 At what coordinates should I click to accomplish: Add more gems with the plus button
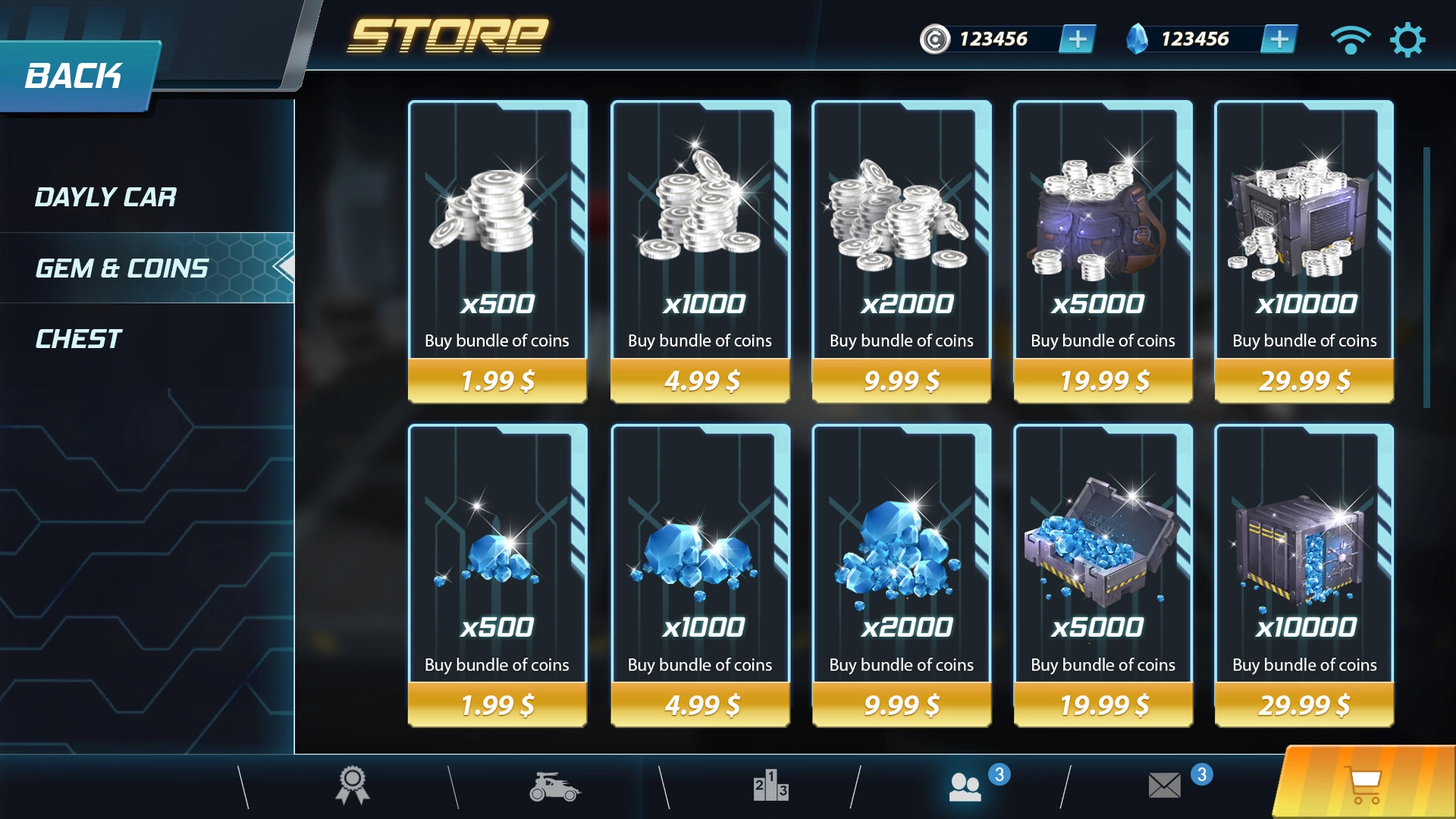tap(1279, 39)
